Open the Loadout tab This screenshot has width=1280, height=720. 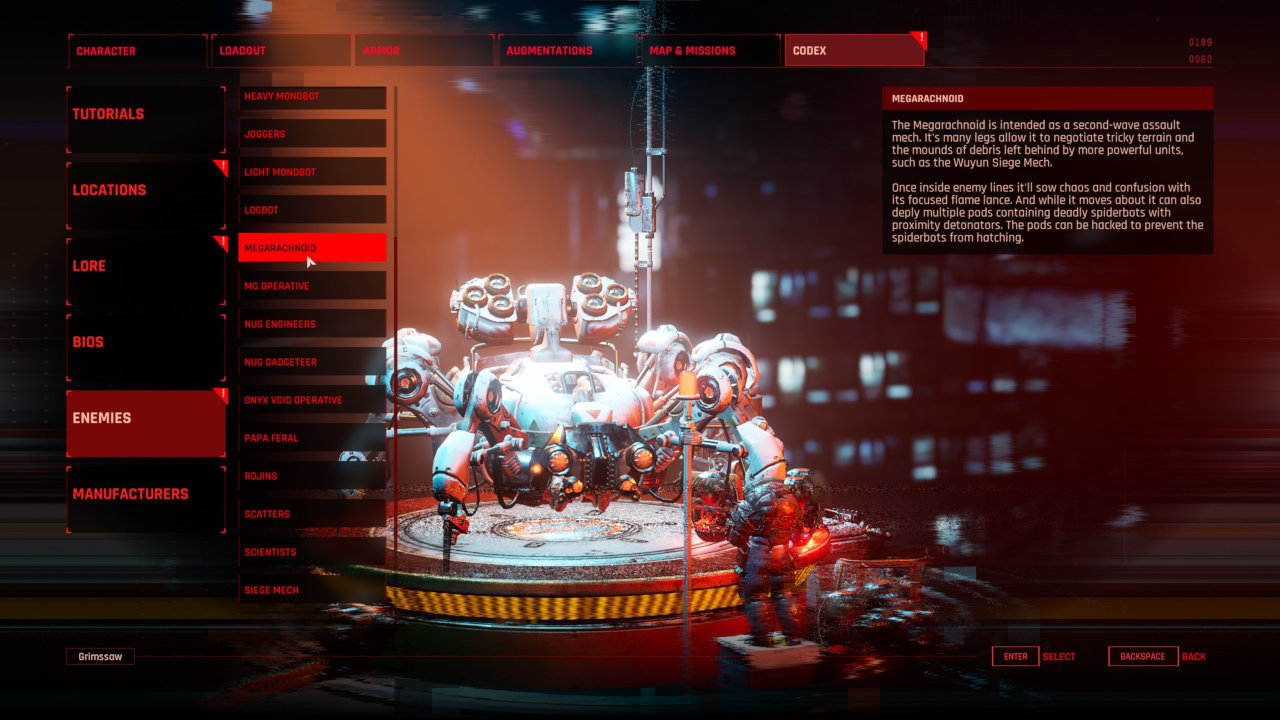(x=281, y=51)
